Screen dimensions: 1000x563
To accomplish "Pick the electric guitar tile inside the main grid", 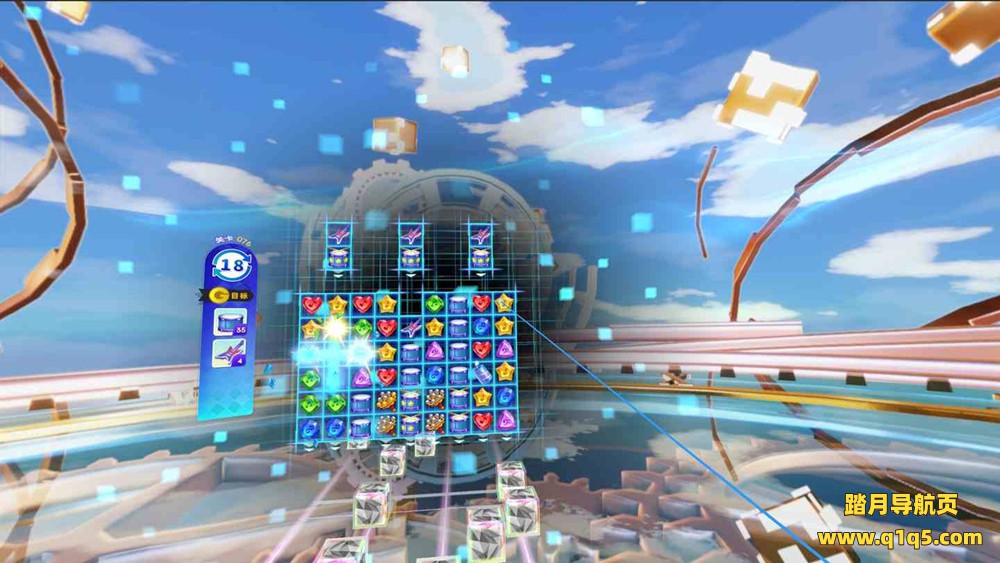I will pyautogui.click(x=410, y=328).
